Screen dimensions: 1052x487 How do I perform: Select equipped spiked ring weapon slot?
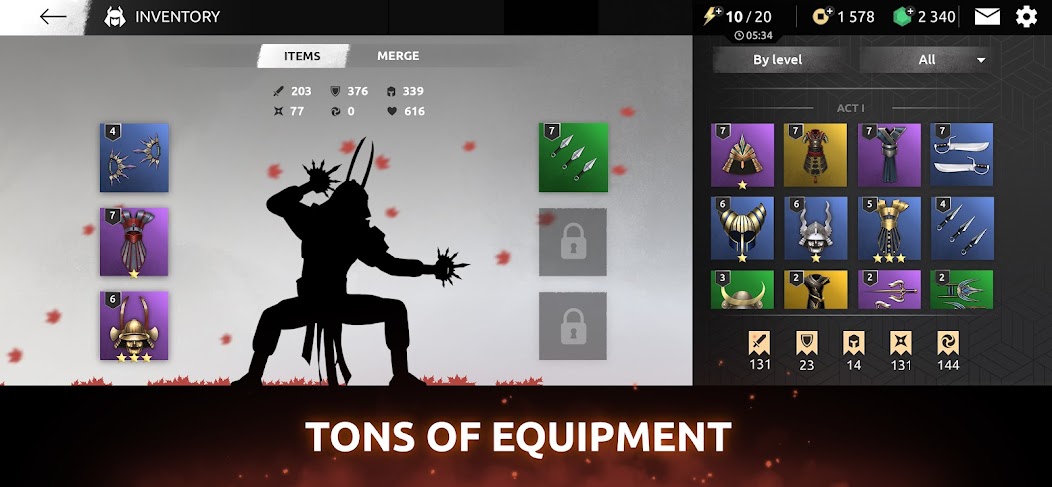134,158
